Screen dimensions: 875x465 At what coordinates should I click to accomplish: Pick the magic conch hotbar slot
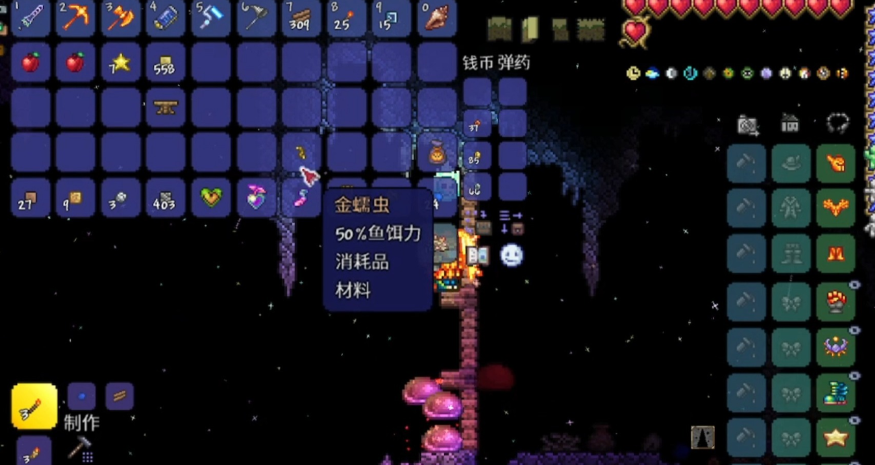tap(436, 17)
